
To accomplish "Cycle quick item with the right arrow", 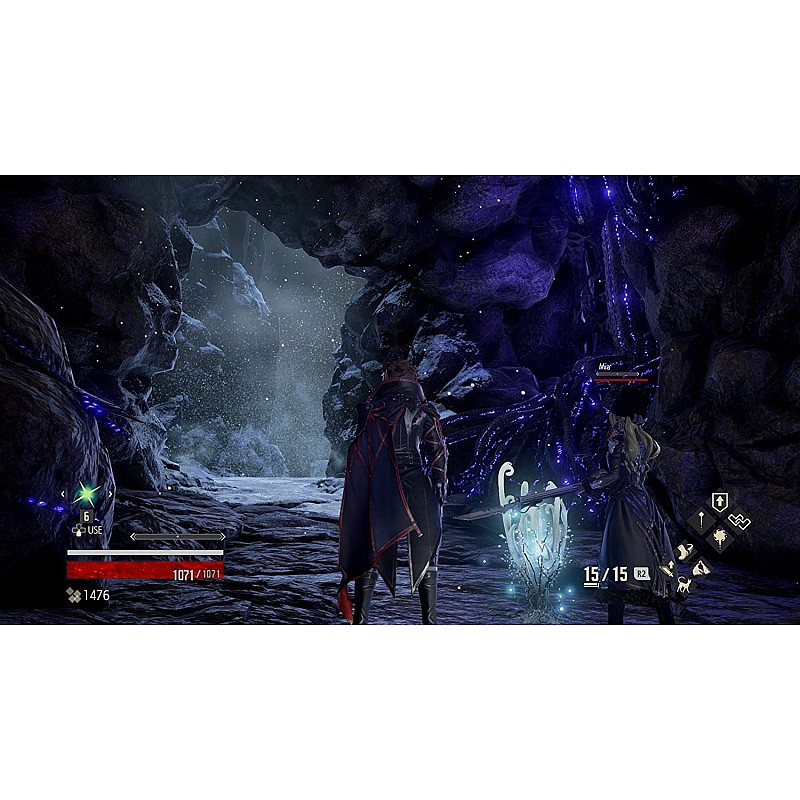I will [x=109, y=494].
